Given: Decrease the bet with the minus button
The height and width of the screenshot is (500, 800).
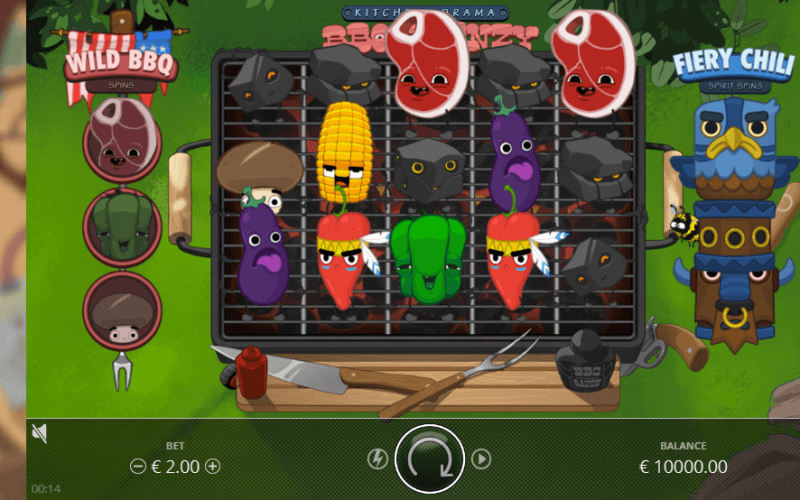Looking at the screenshot, I should coord(138,466).
